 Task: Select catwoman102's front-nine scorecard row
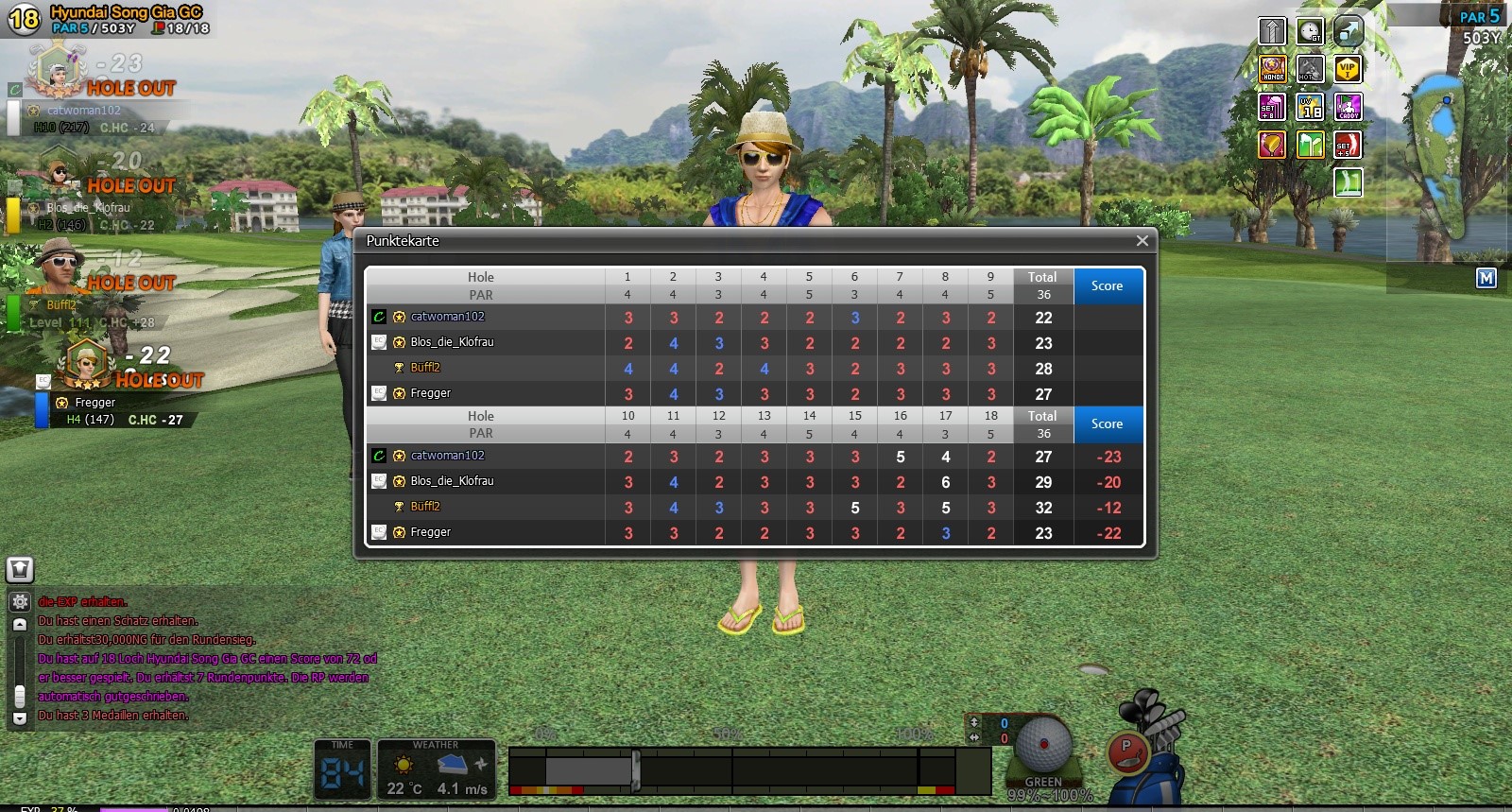pyautogui.click(x=447, y=318)
